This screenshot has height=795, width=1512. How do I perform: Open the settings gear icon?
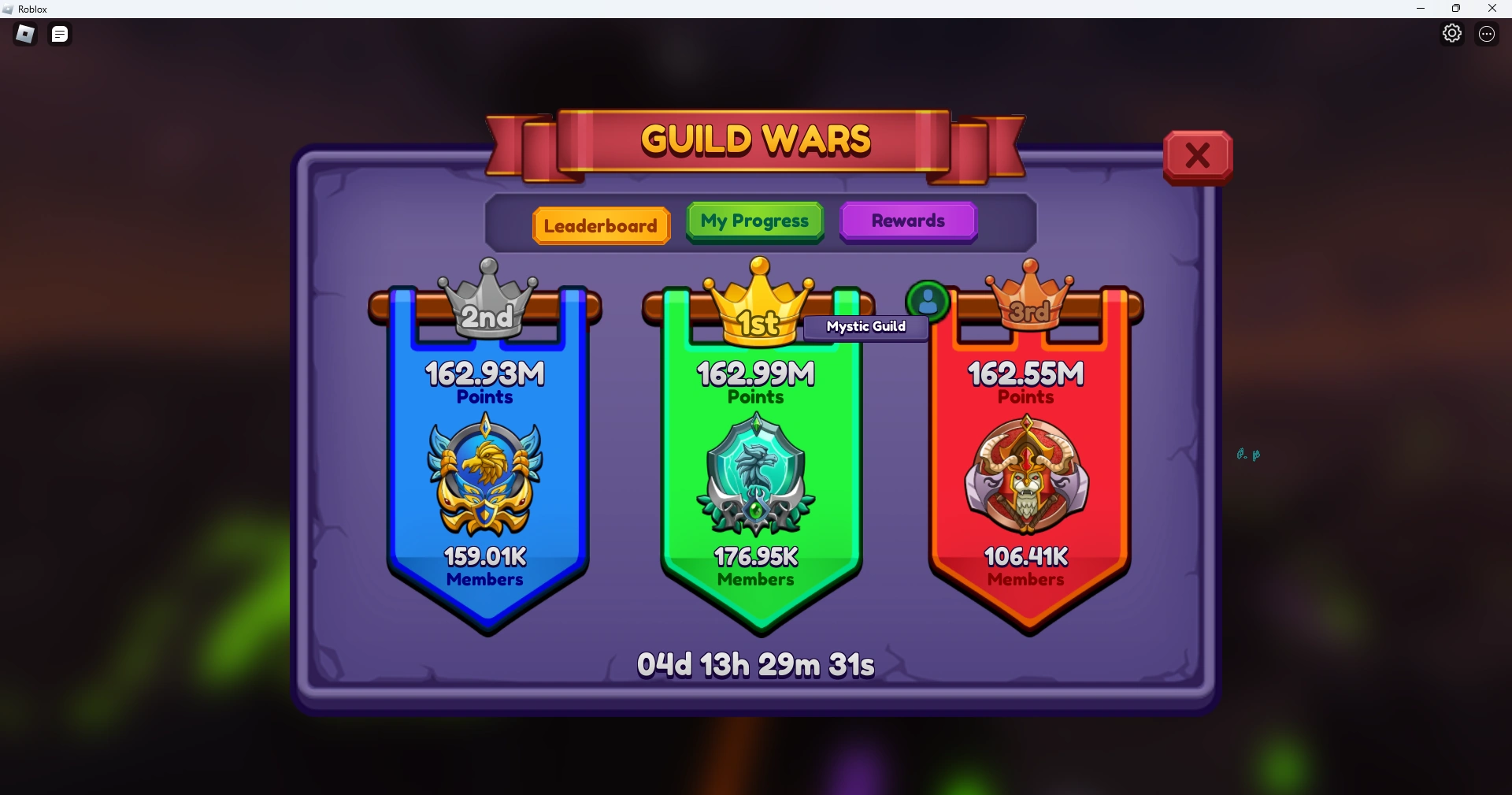[x=1453, y=33]
